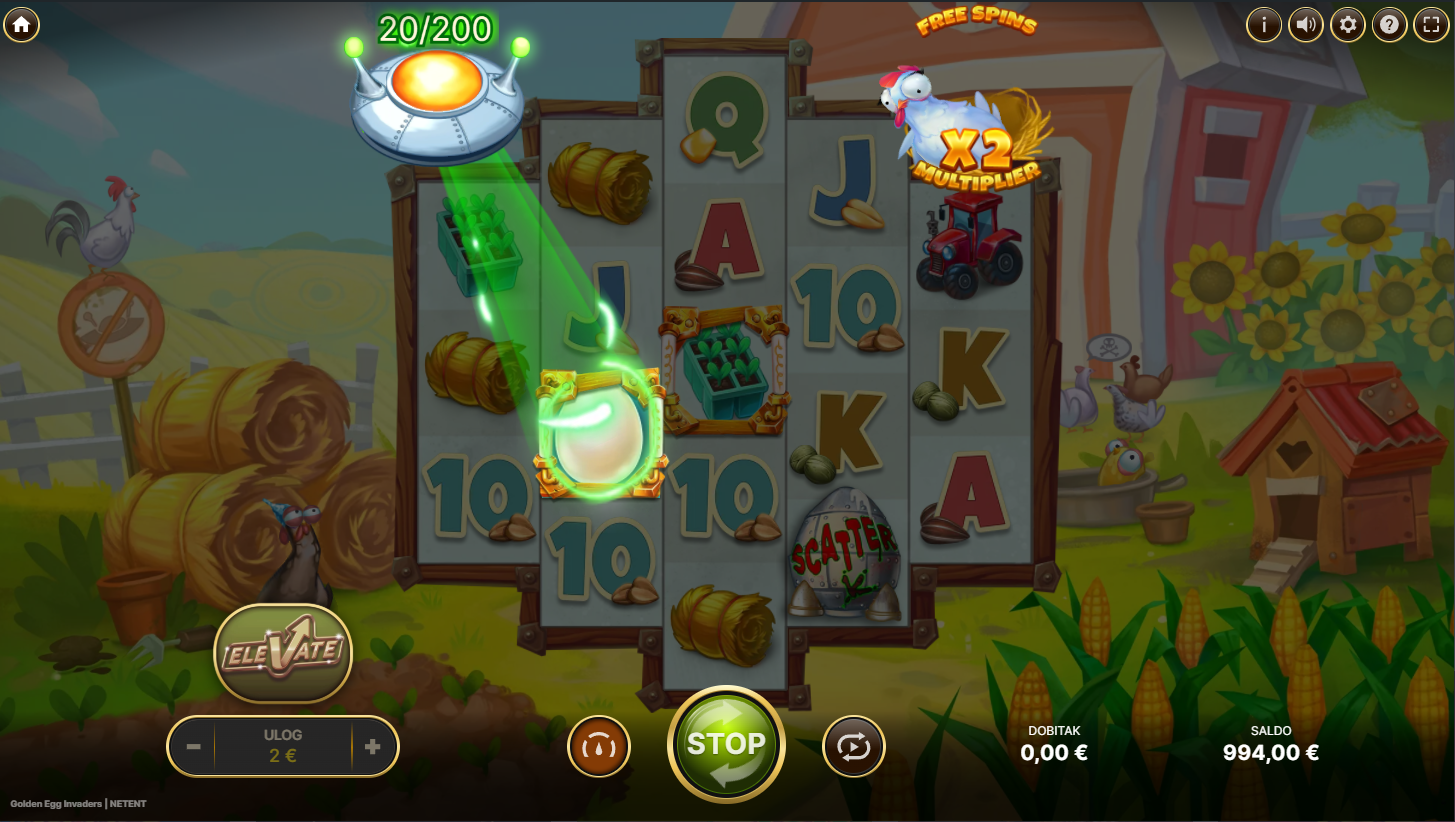Go to the home lobby
1455x822 pixels.
pos(21,25)
